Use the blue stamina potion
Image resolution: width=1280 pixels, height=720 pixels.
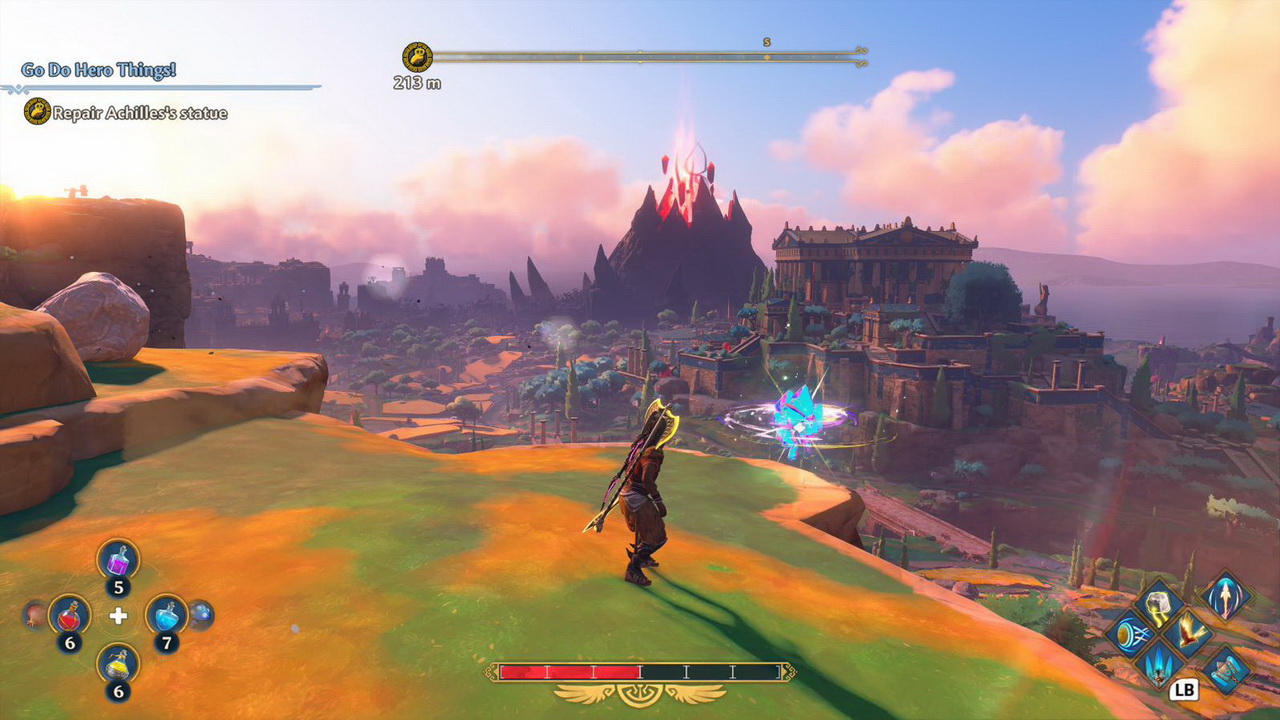tap(166, 614)
